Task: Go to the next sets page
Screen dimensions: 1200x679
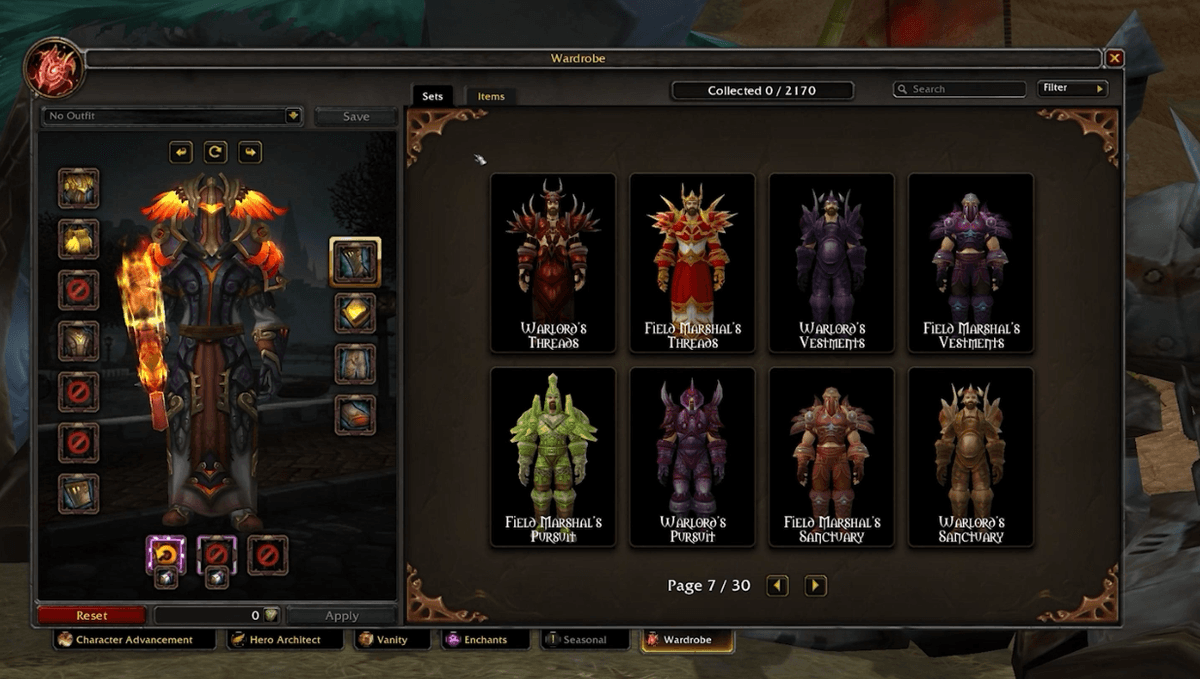Action: [816, 586]
